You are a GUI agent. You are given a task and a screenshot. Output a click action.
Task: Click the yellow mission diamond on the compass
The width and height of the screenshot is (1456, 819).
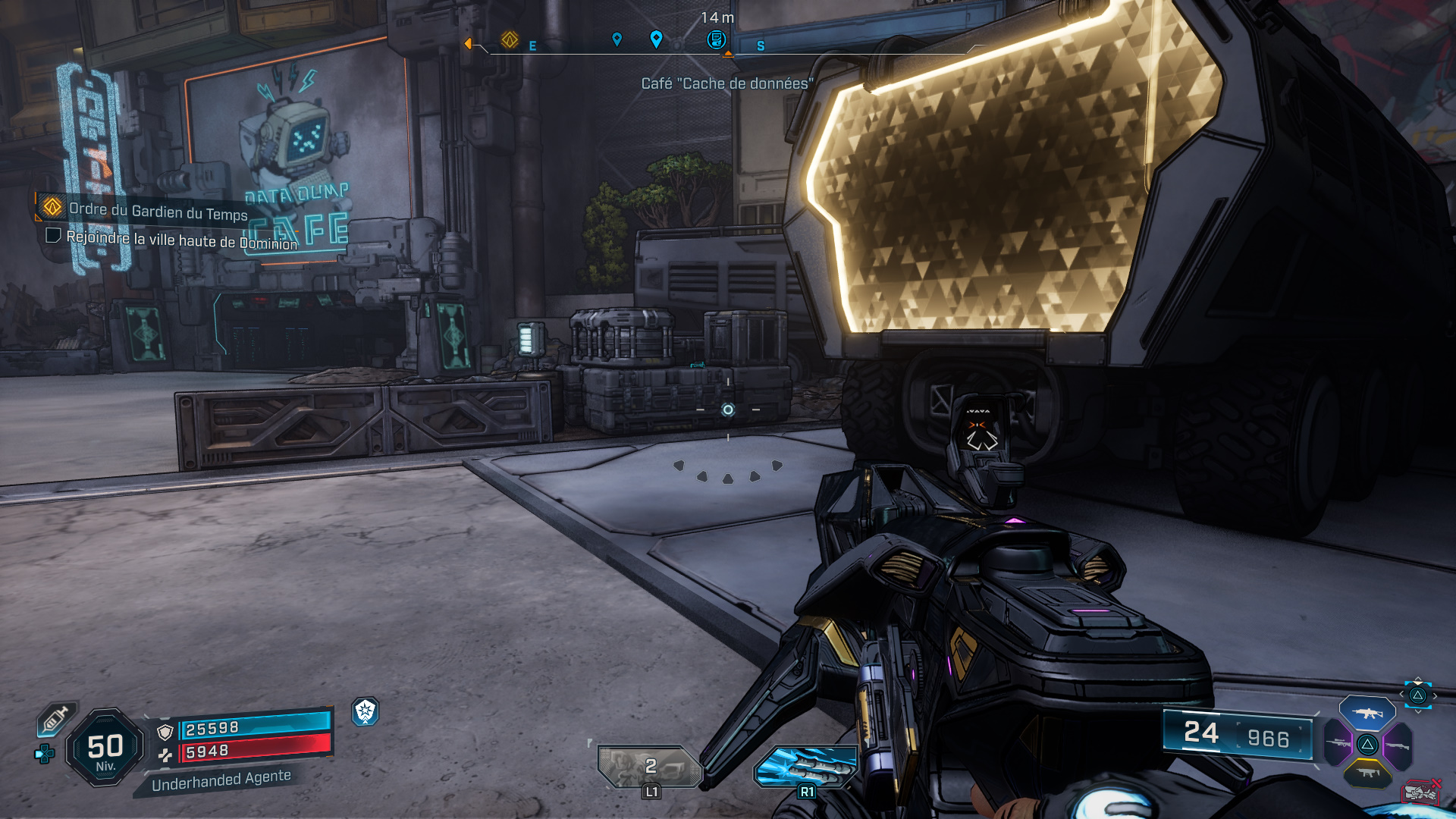pyautogui.click(x=510, y=39)
